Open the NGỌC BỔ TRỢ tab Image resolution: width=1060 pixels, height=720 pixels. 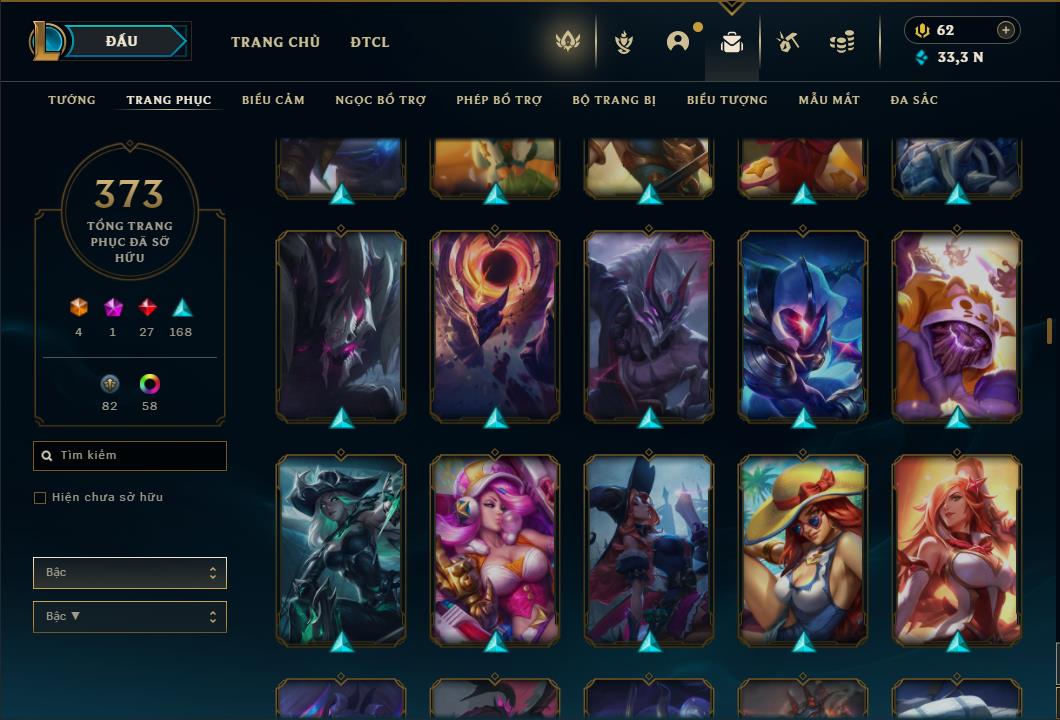380,100
